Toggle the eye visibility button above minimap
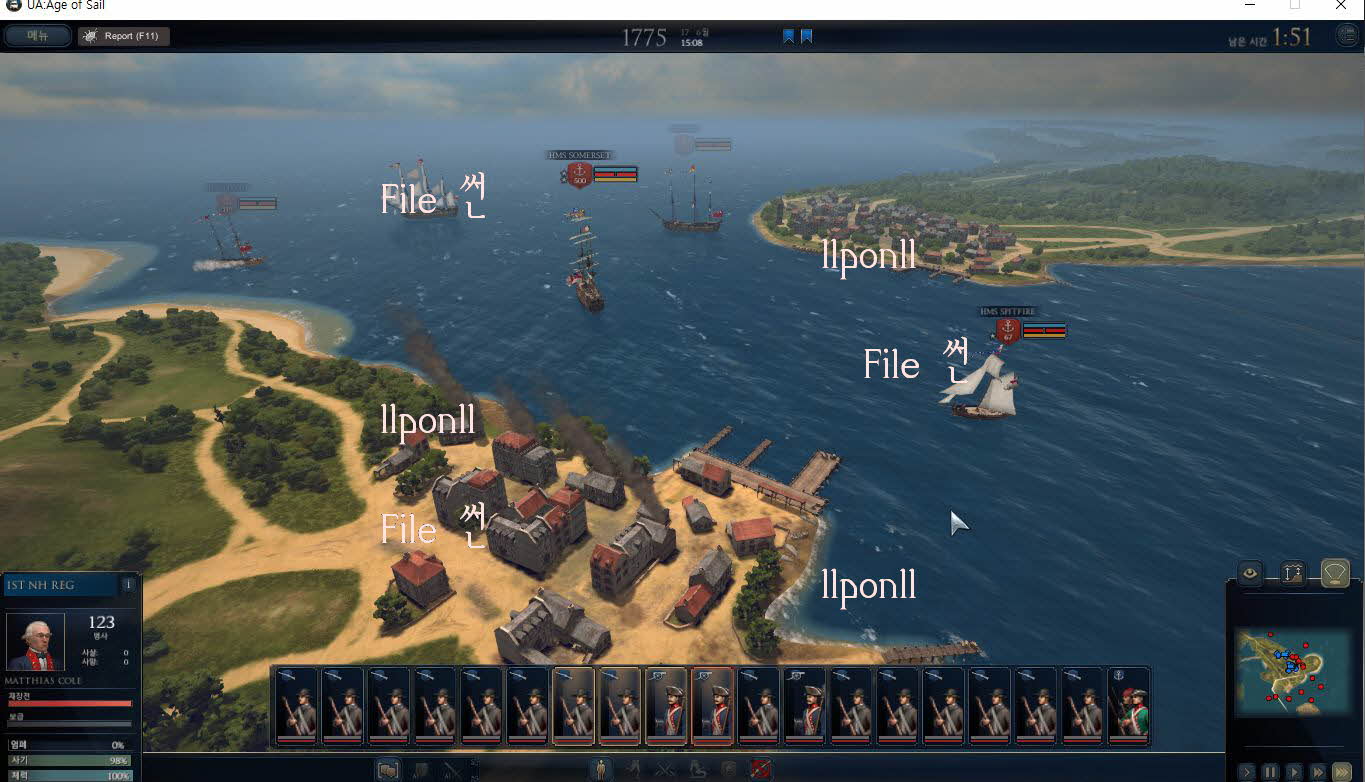Viewport: 1365px width, 782px height. (x=1249, y=573)
